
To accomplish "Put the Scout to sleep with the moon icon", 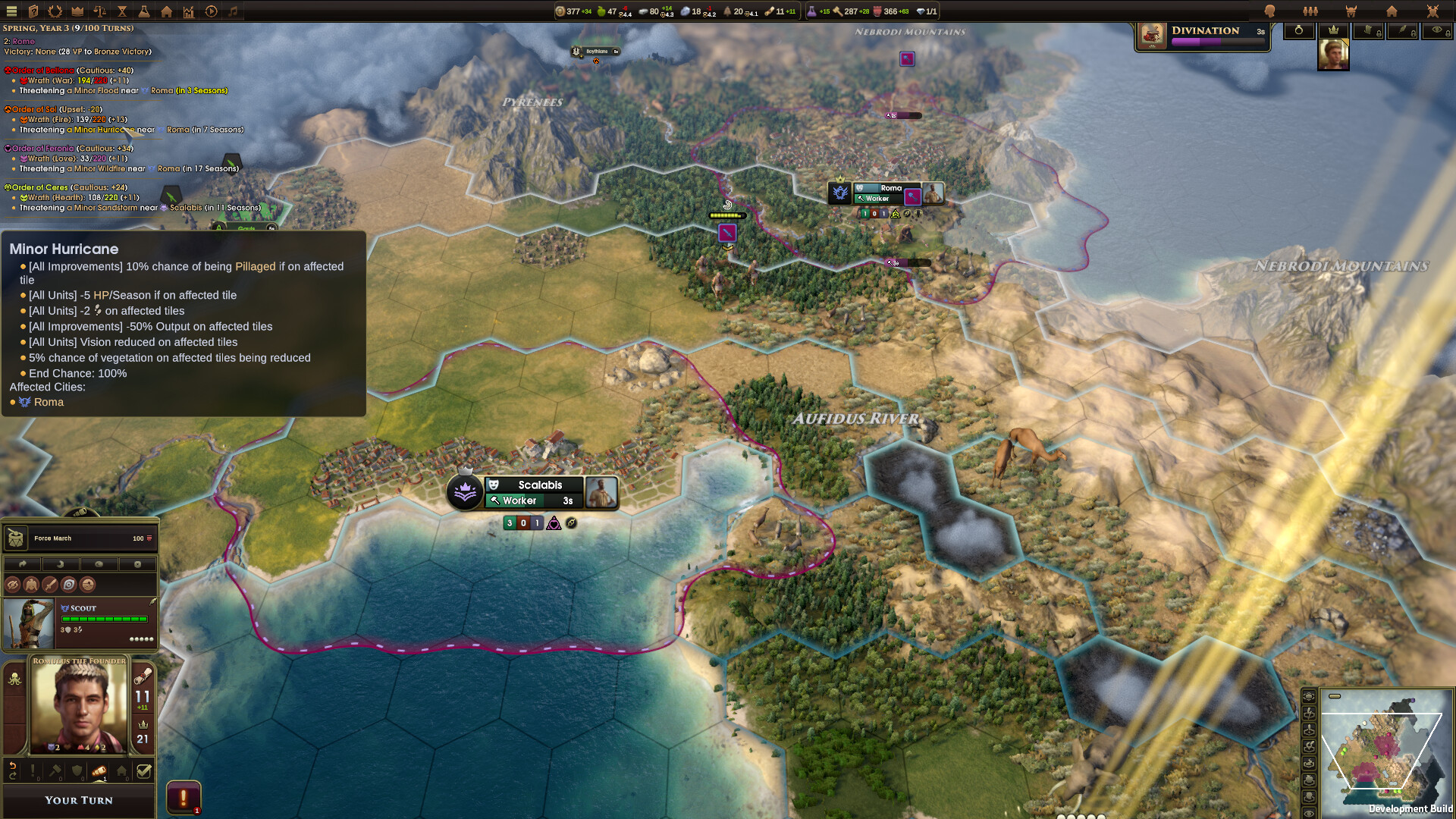I will point(61,564).
